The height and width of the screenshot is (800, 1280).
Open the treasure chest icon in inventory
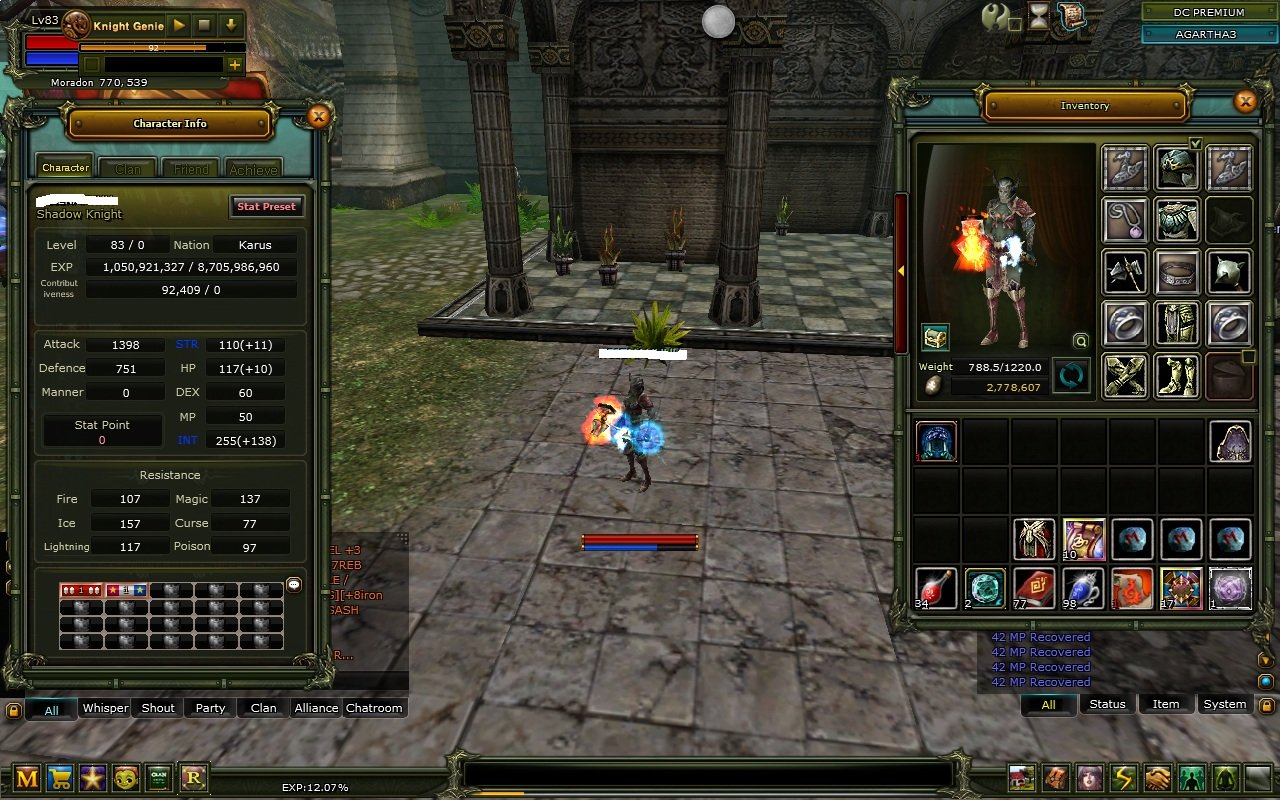935,337
